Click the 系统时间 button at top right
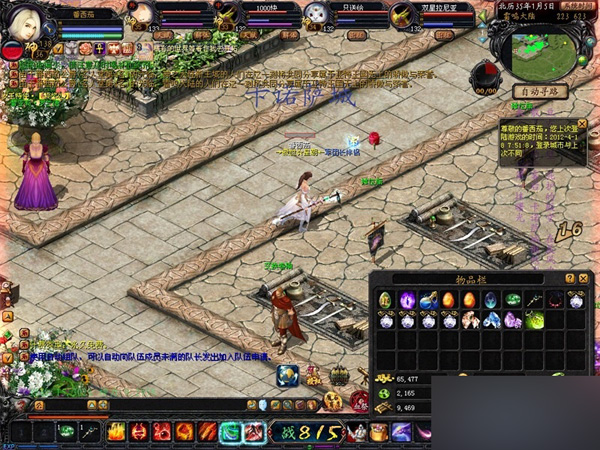600x450 pixels. point(578,5)
